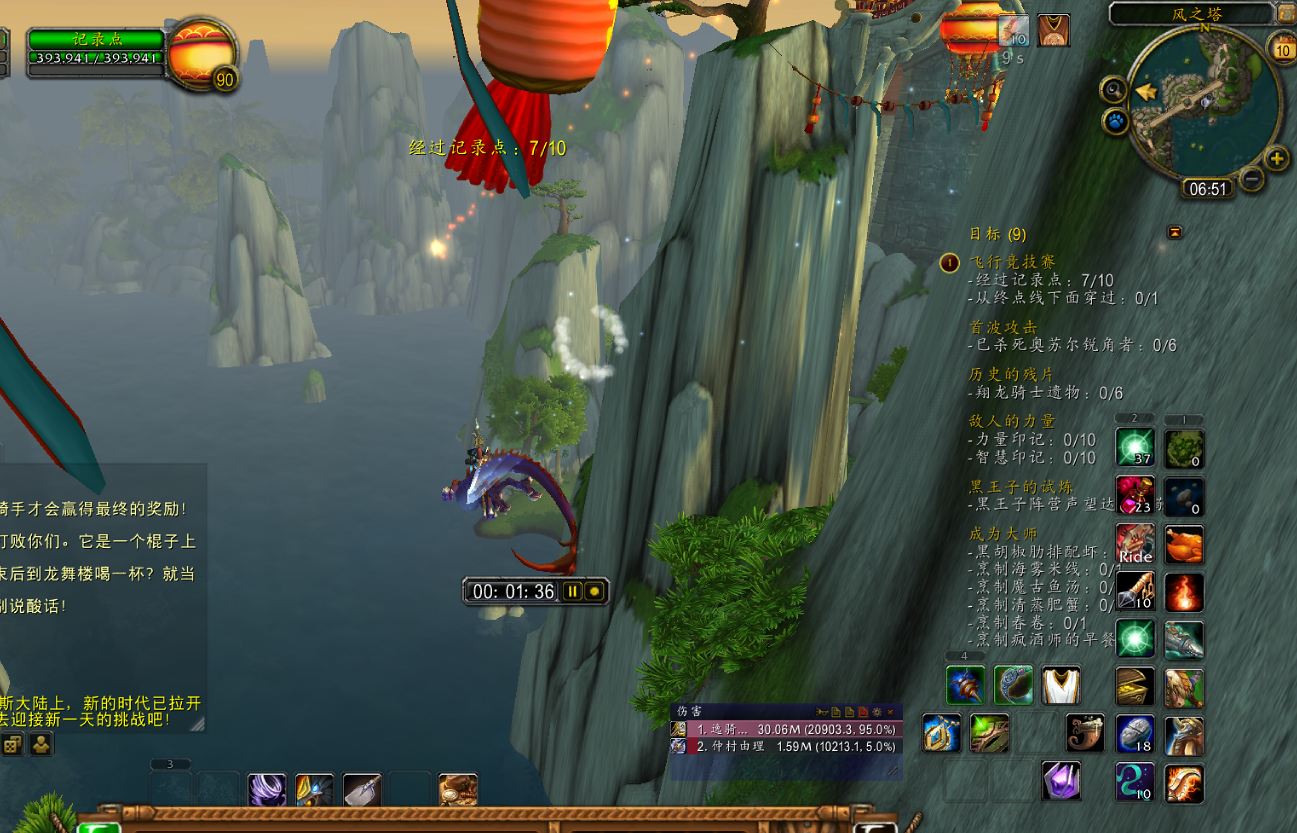
Task: Click the dice icon below chat
Action: click(x=11, y=744)
